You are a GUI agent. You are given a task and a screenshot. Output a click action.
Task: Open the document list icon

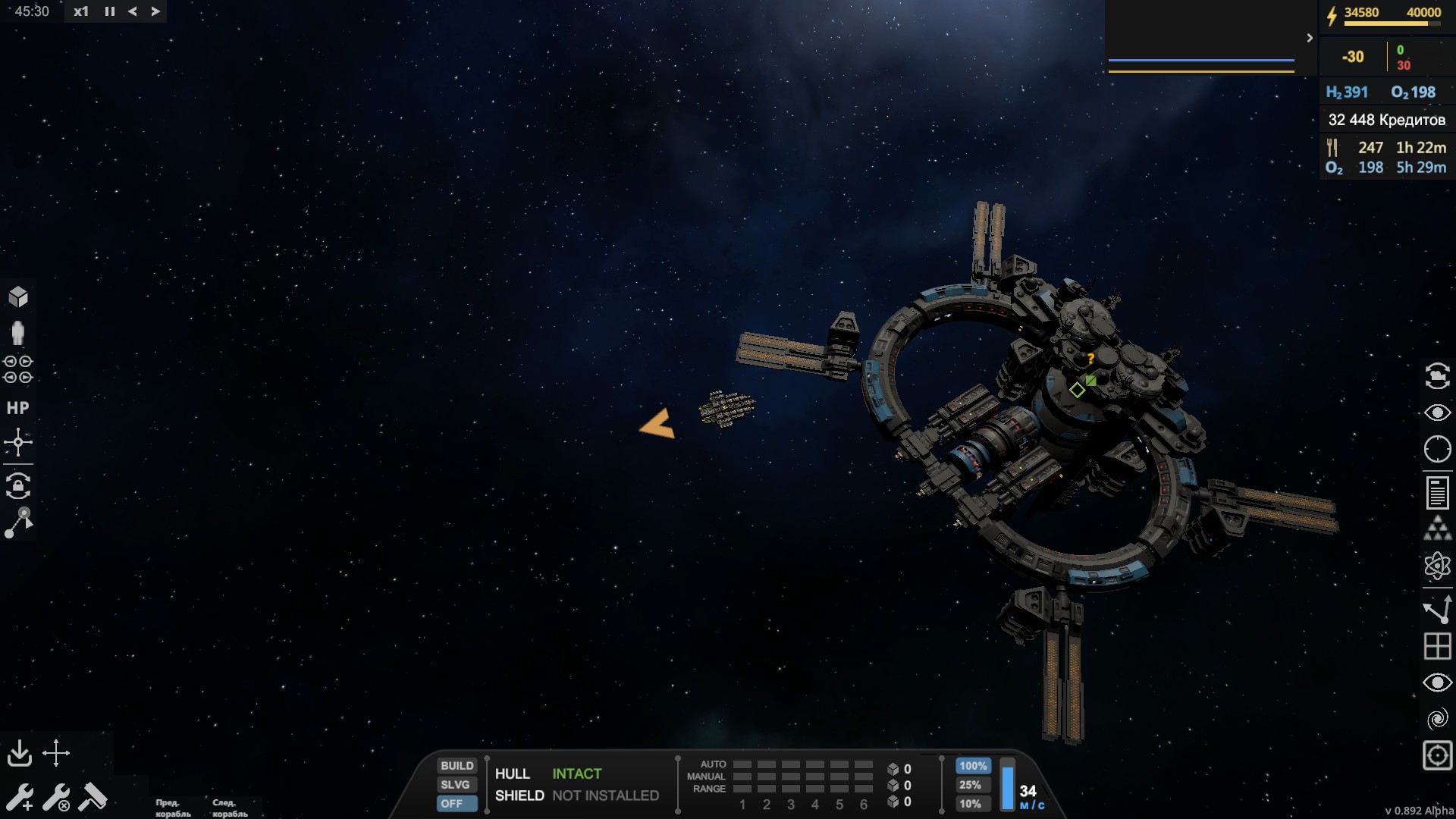point(1437,493)
